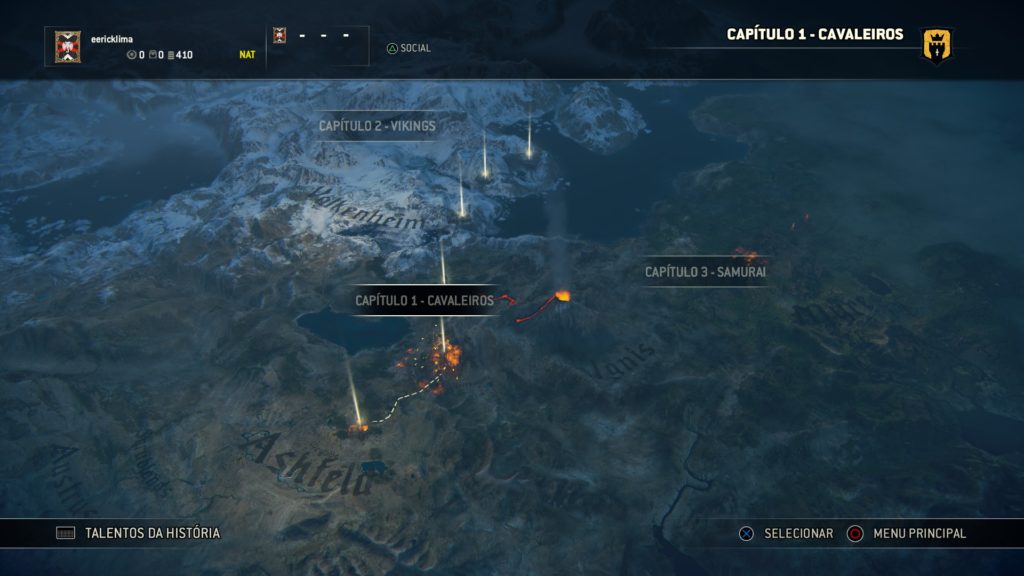View eericklima player profile emblem

point(68,46)
